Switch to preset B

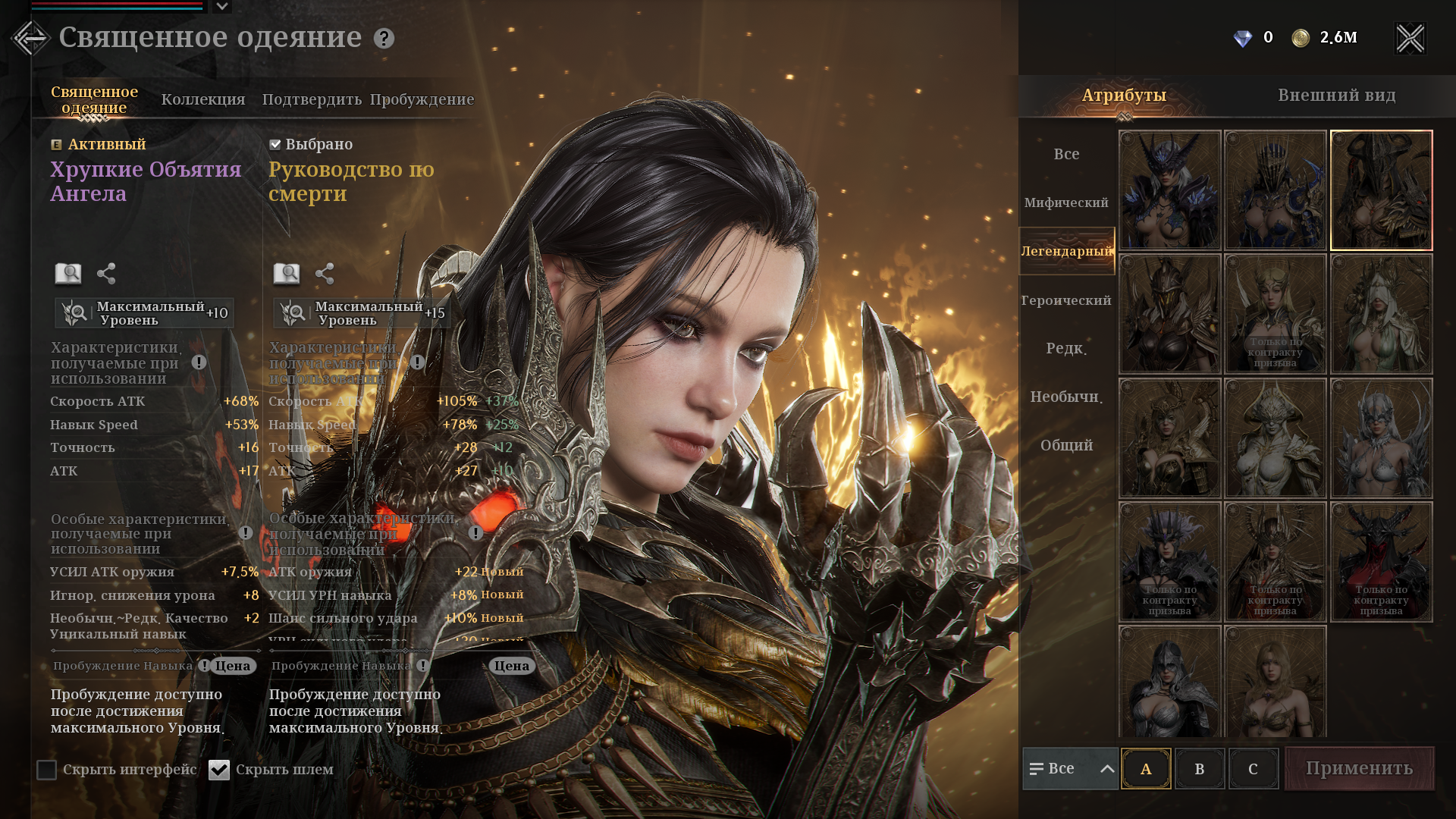click(1200, 769)
